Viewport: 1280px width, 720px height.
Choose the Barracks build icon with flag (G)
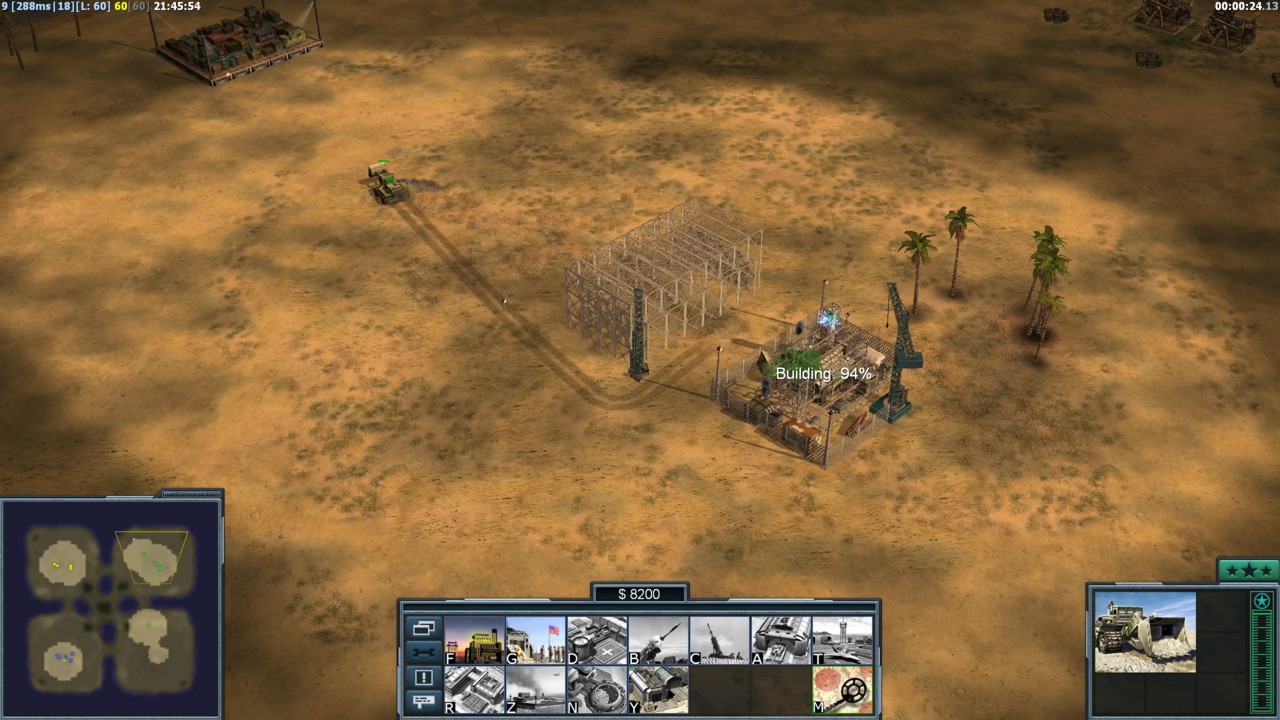(536, 640)
